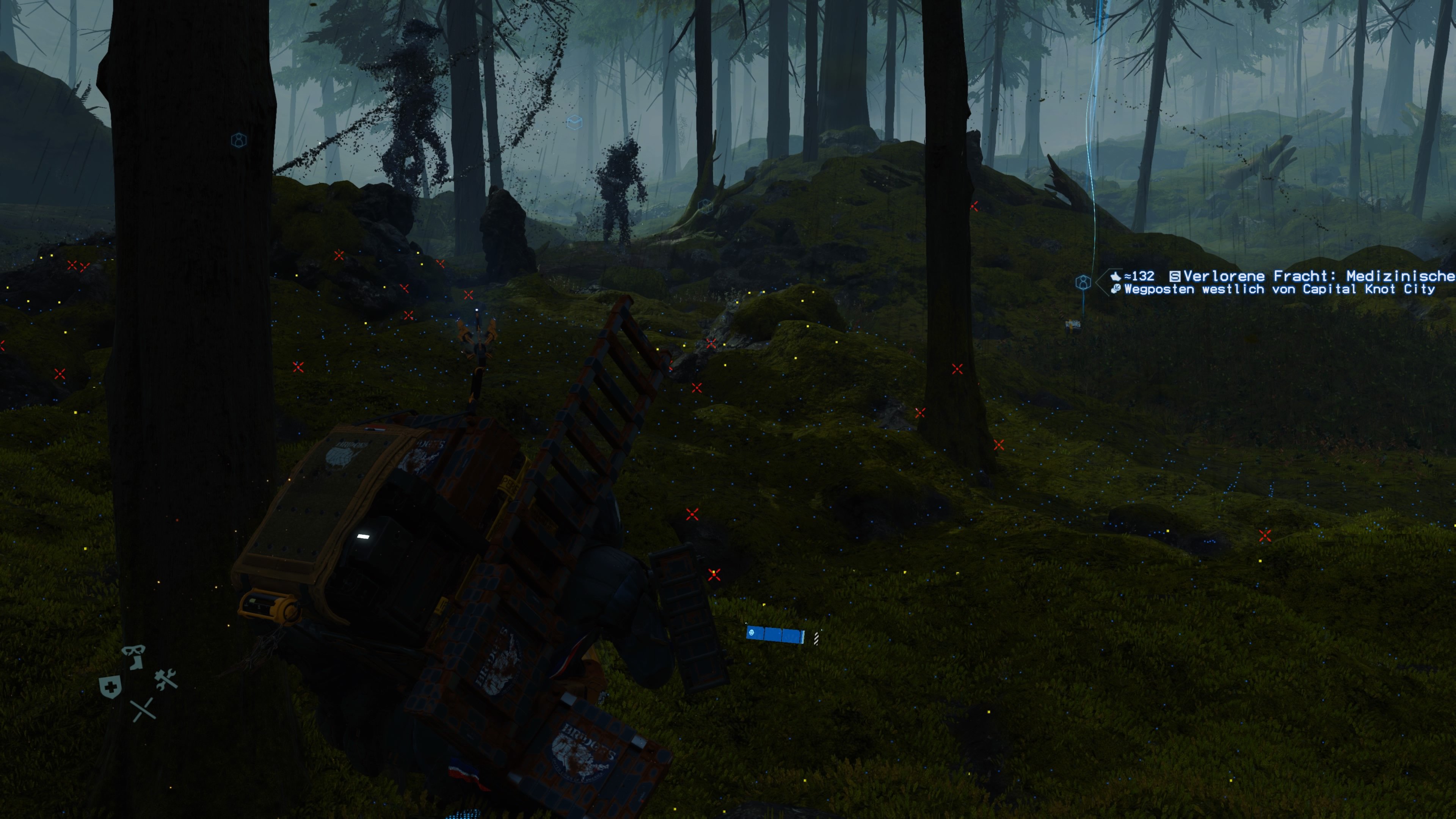The width and height of the screenshot is (1456, 819).
Task: Select the shield with cross items icon
Action: pyautogui.click(x=110, y=688)
